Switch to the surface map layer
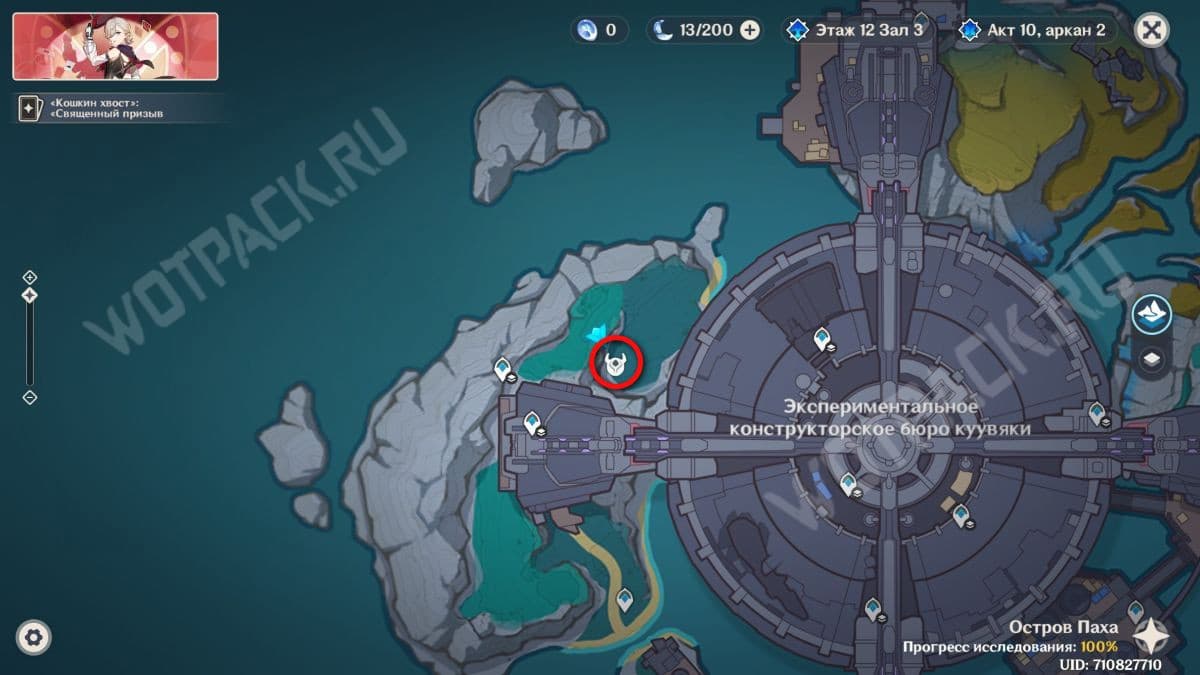Screen dimensions: 1200x675 click(x=1152, y=315)
